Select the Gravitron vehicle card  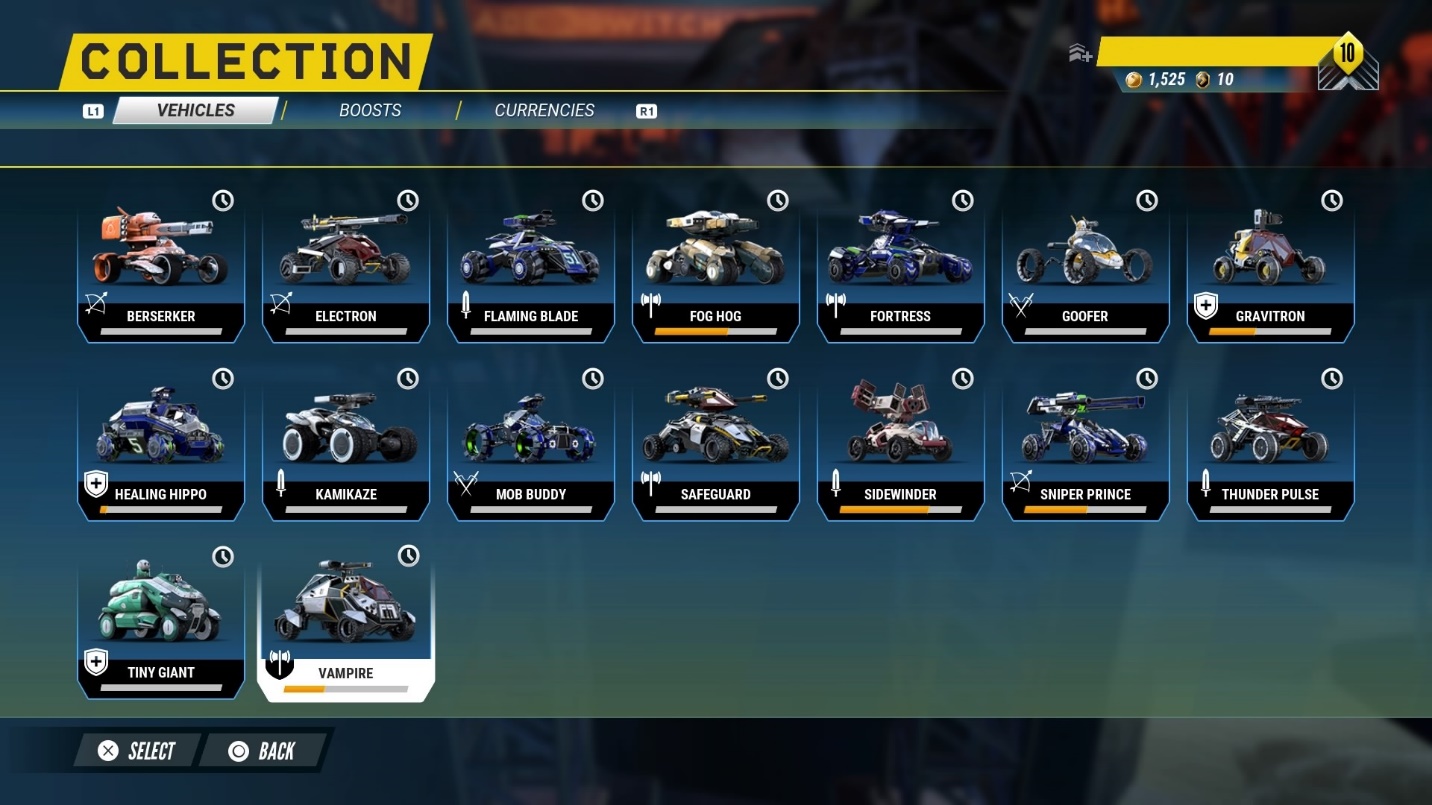[x=1270, y=265]
